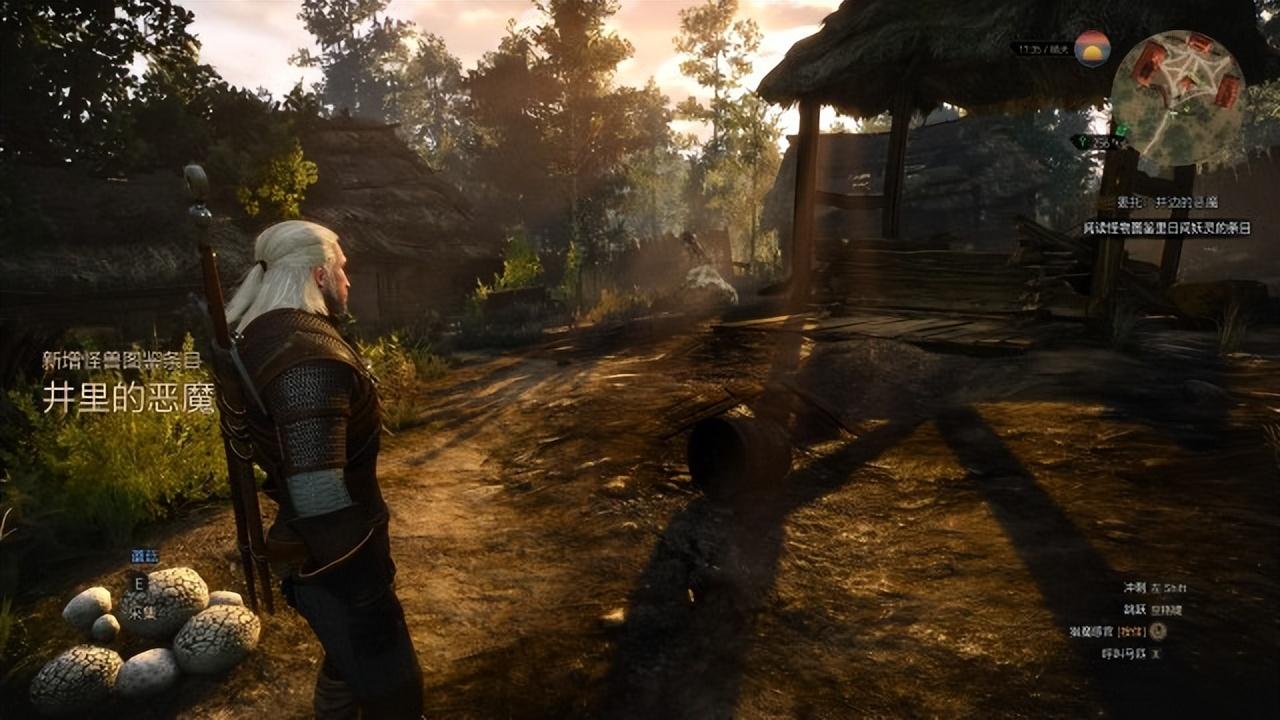
Task: Click the bestiary-reading quest objective line
Action: point(1166,228)
